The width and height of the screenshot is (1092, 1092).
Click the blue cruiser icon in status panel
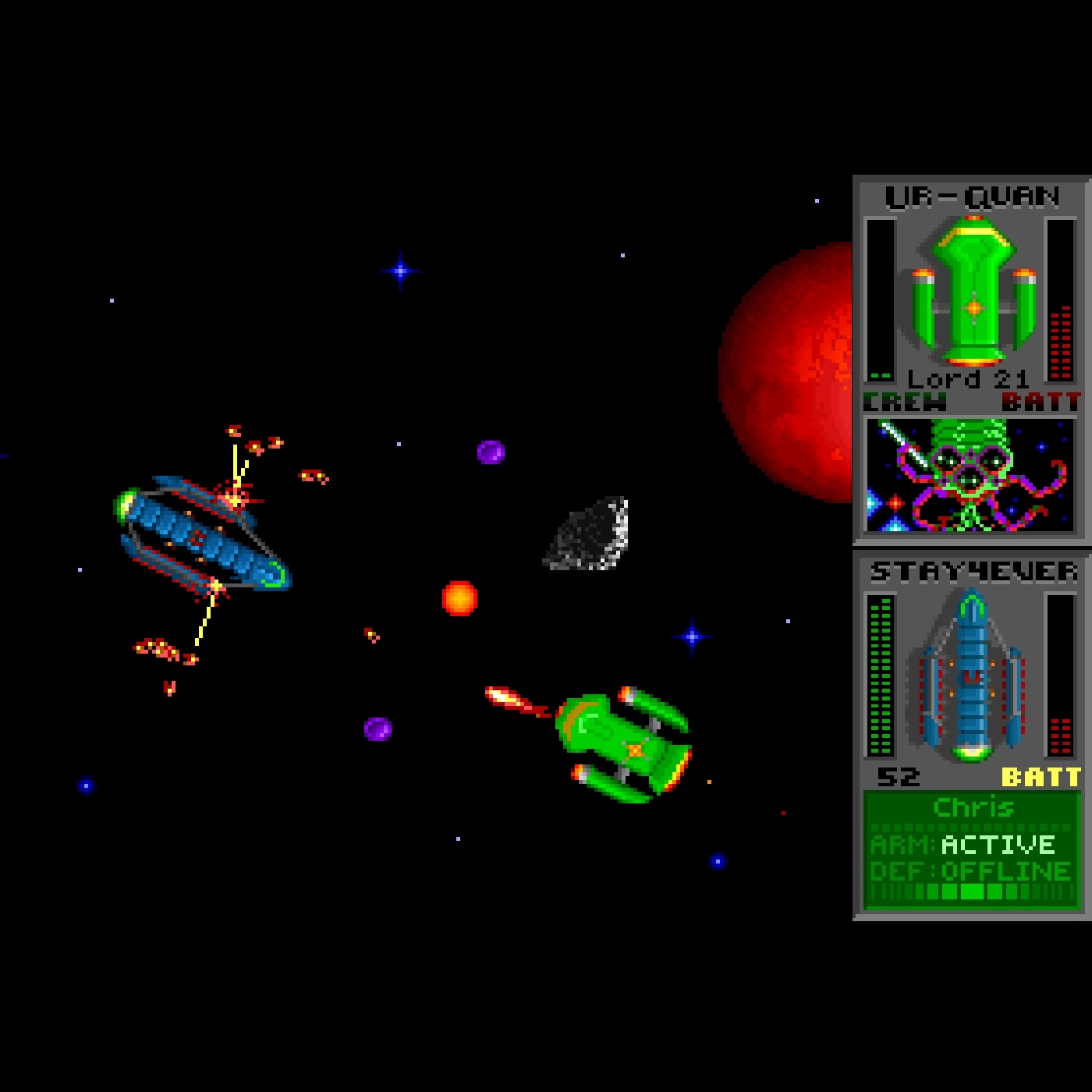click(971, 677)
